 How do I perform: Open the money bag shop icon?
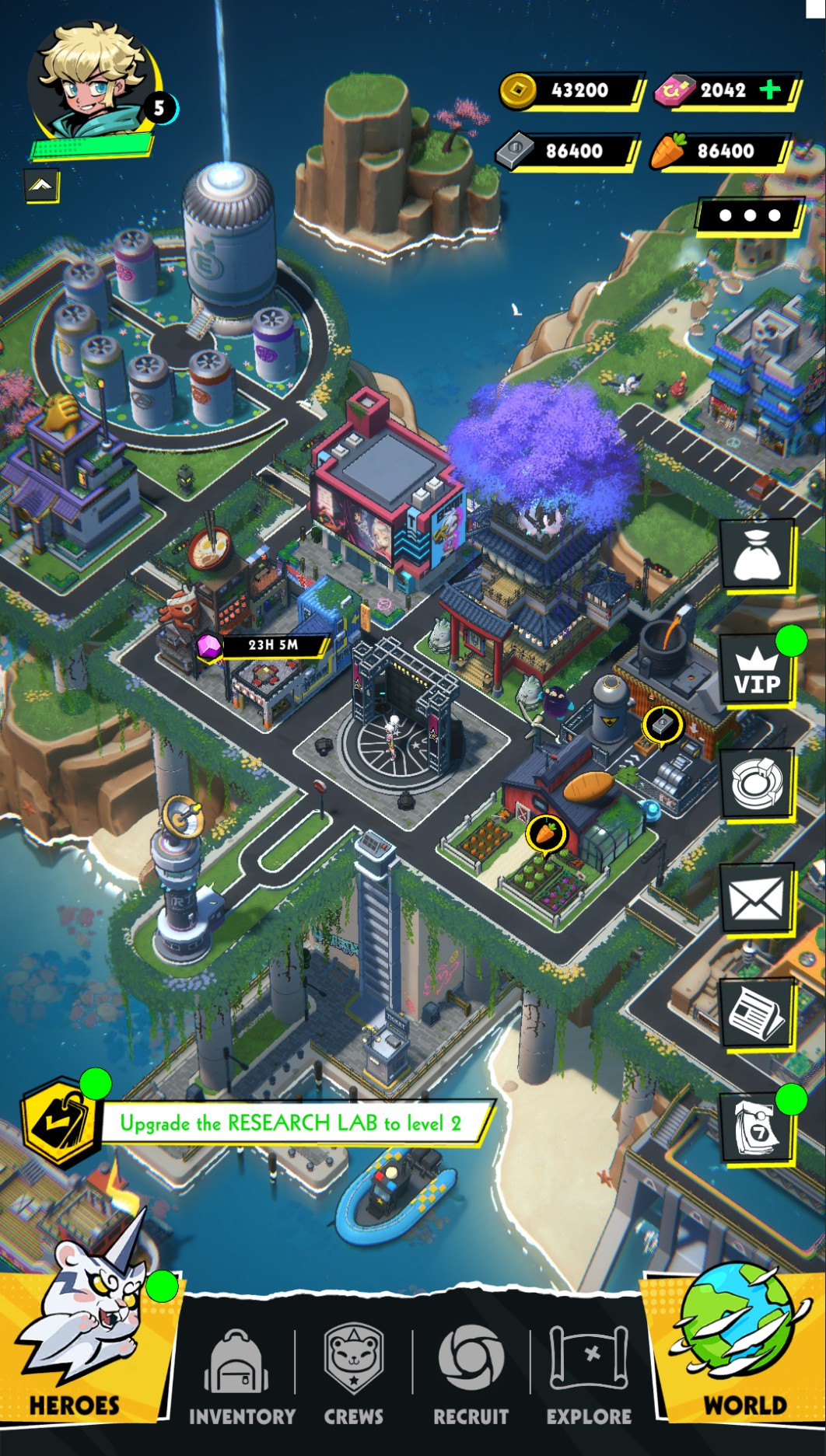[756, 554]
